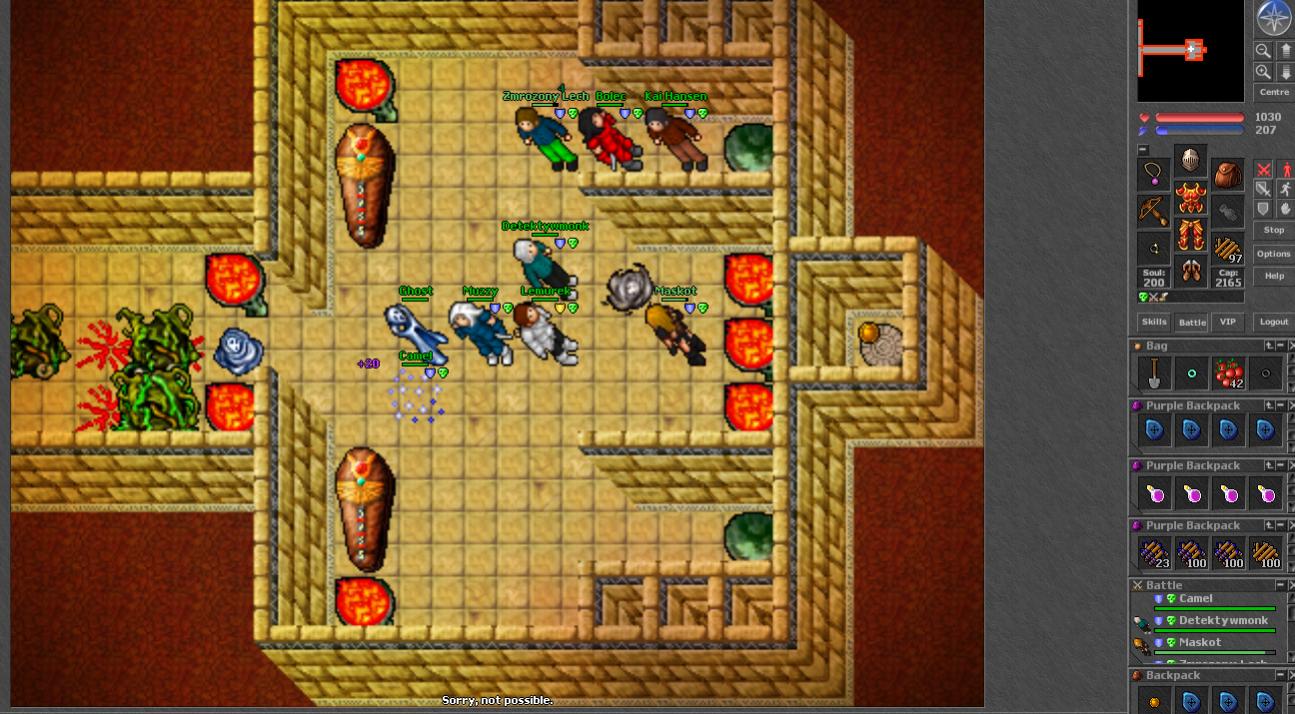
Task: Zoom out on the minimap
Action: click(x=1263, y=50)
